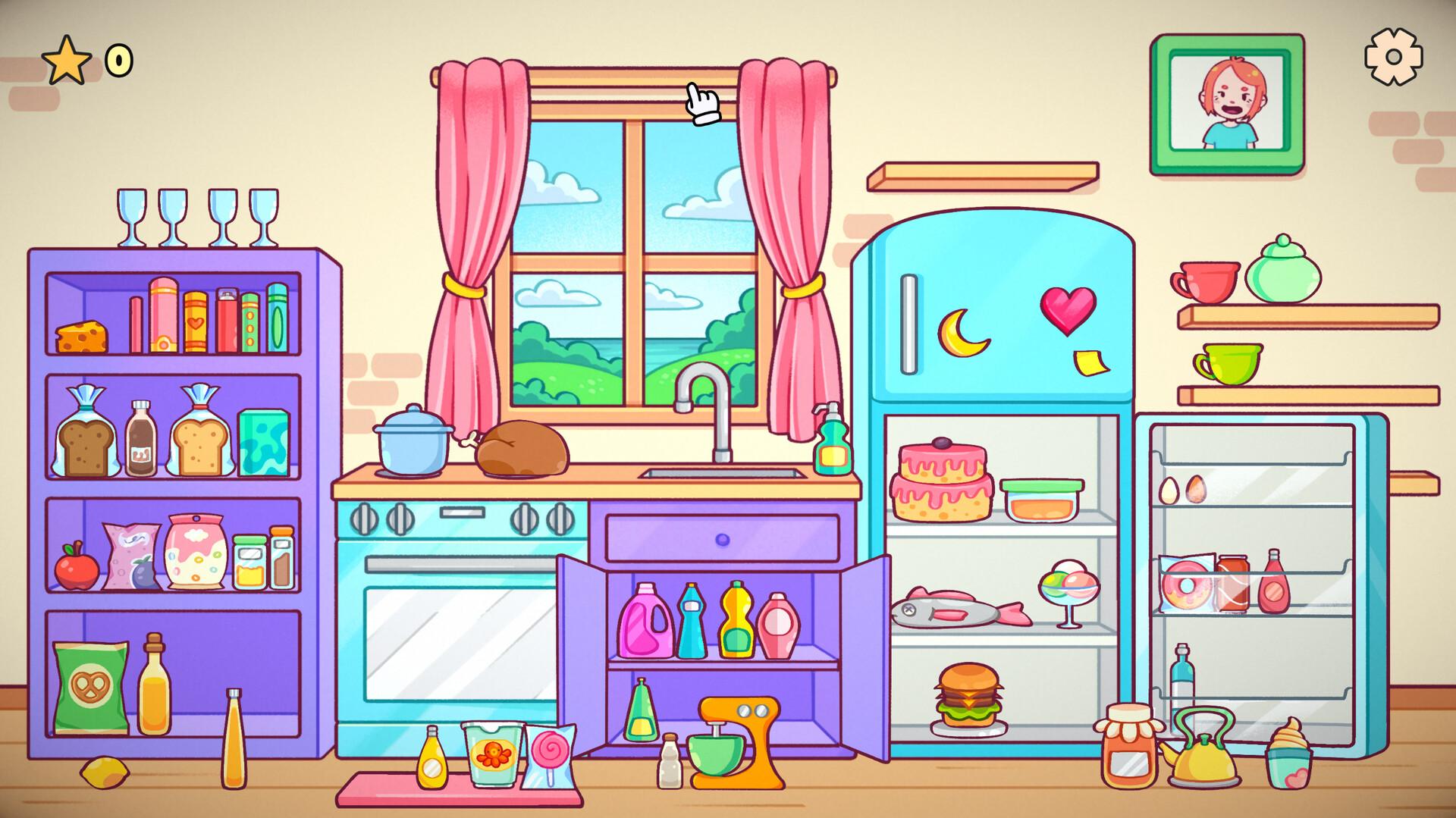Pull the purple drawer under the sink
1456x818 pixels.
coord(720,538)
